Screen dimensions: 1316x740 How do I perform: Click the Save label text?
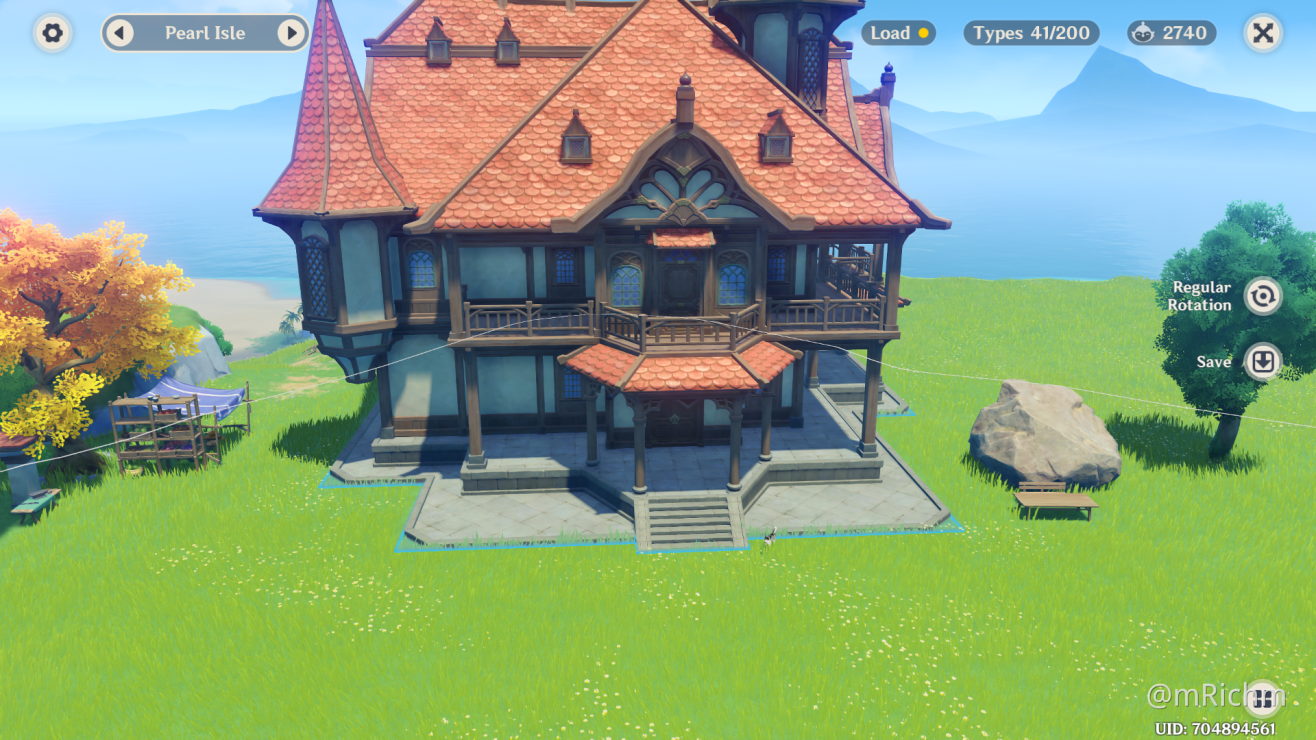1212,361
